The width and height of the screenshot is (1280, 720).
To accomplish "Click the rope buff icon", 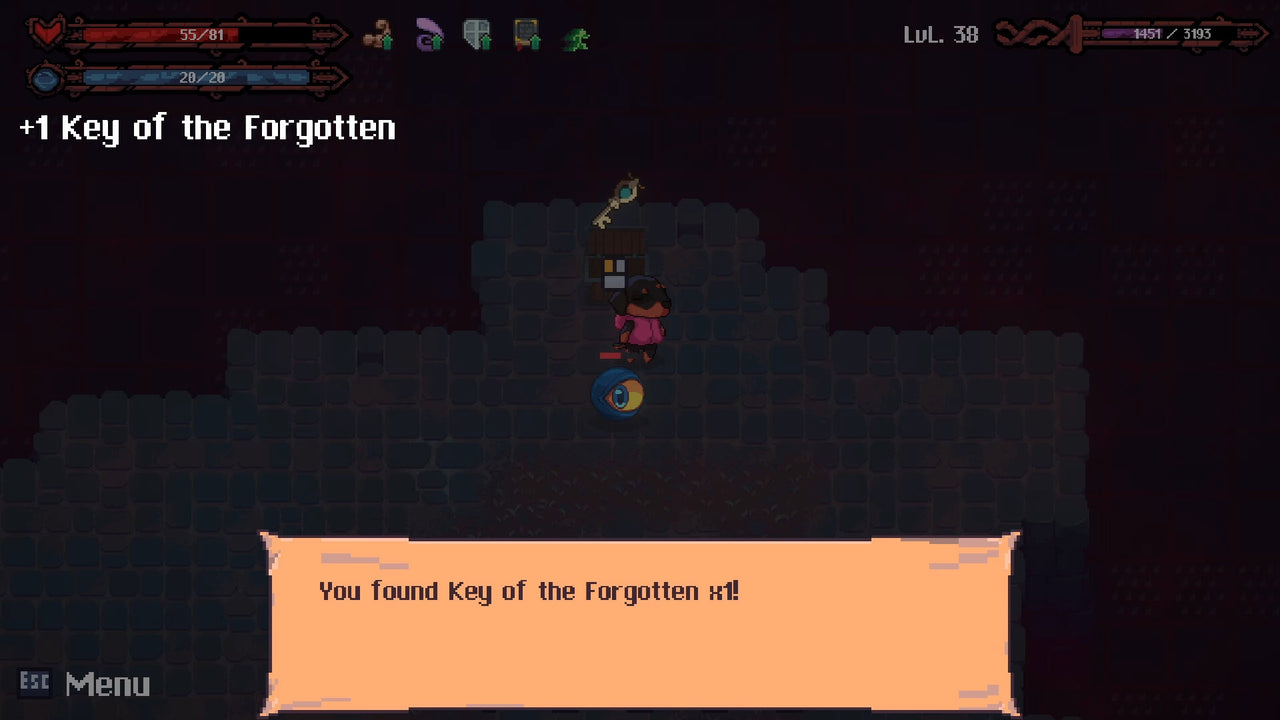I will [x=377, y=35].
